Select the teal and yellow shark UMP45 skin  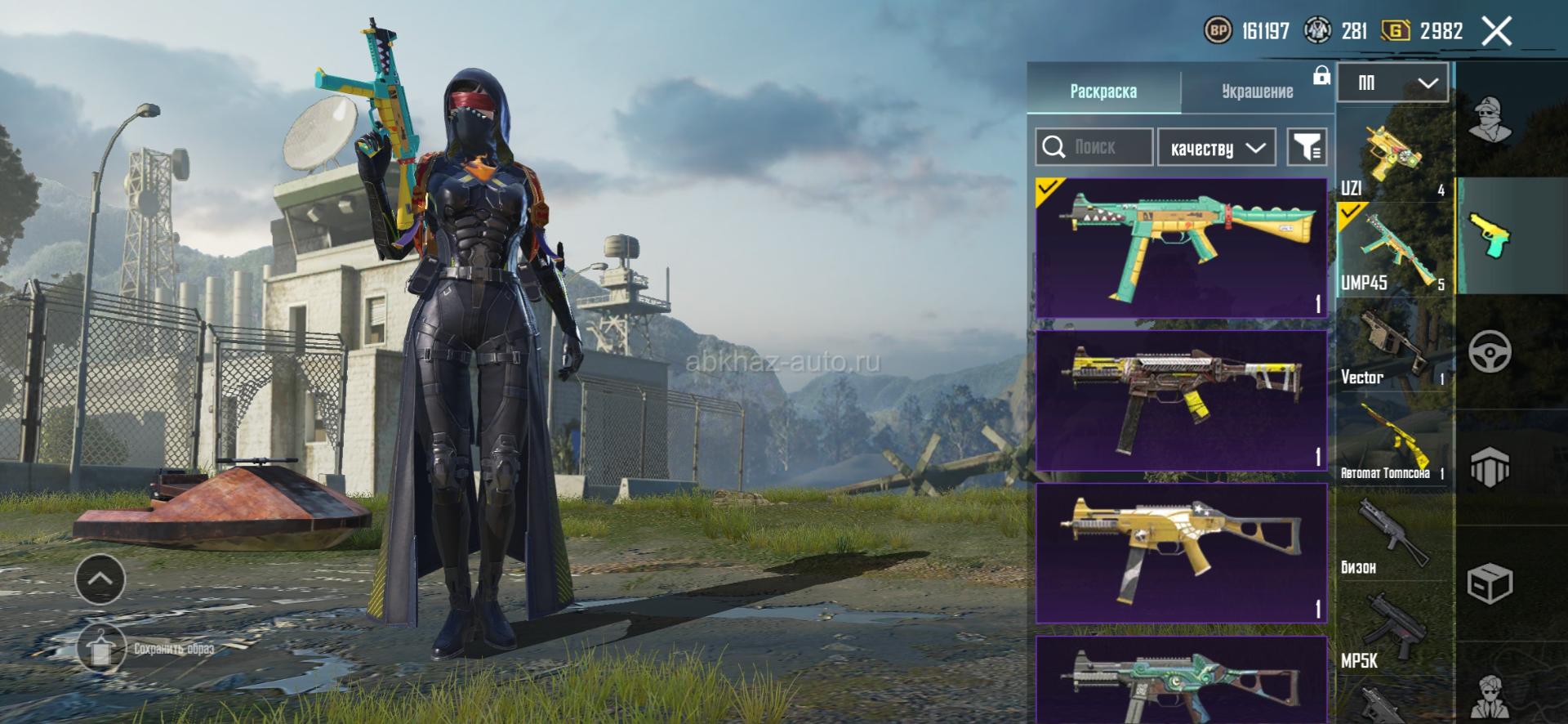(x=1181, y=248)
